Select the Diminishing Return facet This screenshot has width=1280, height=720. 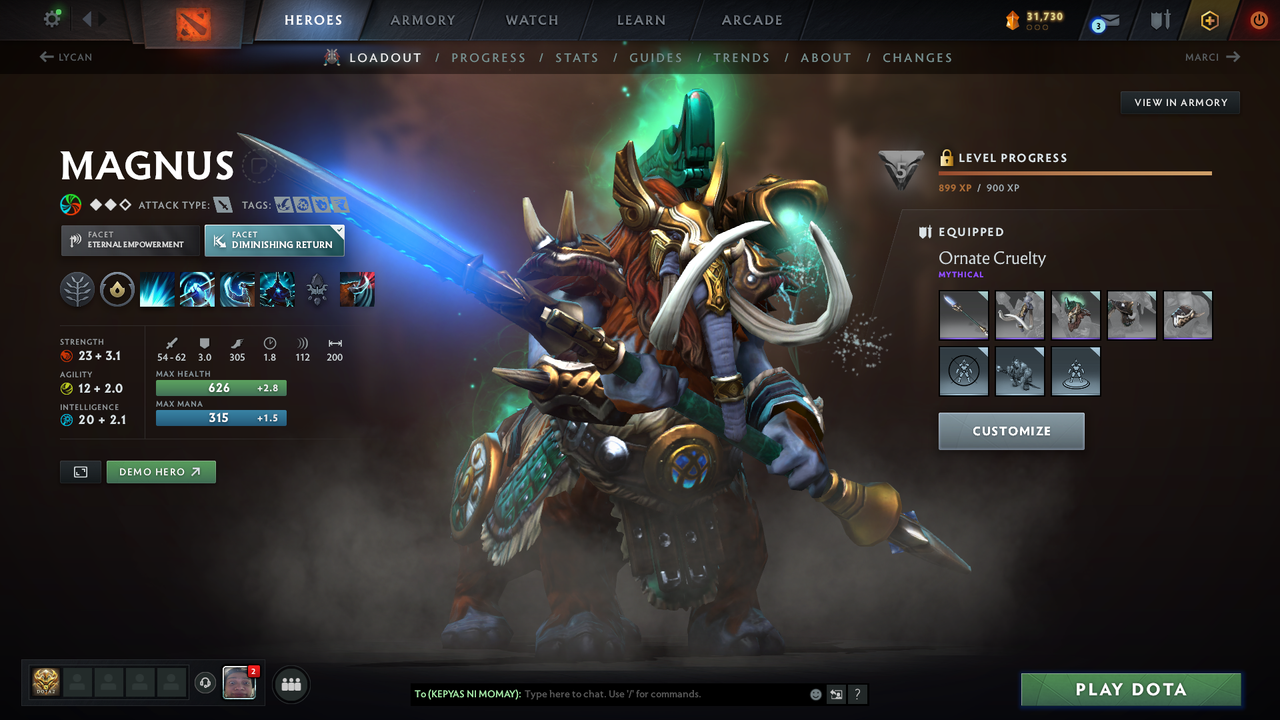point(274,240)
